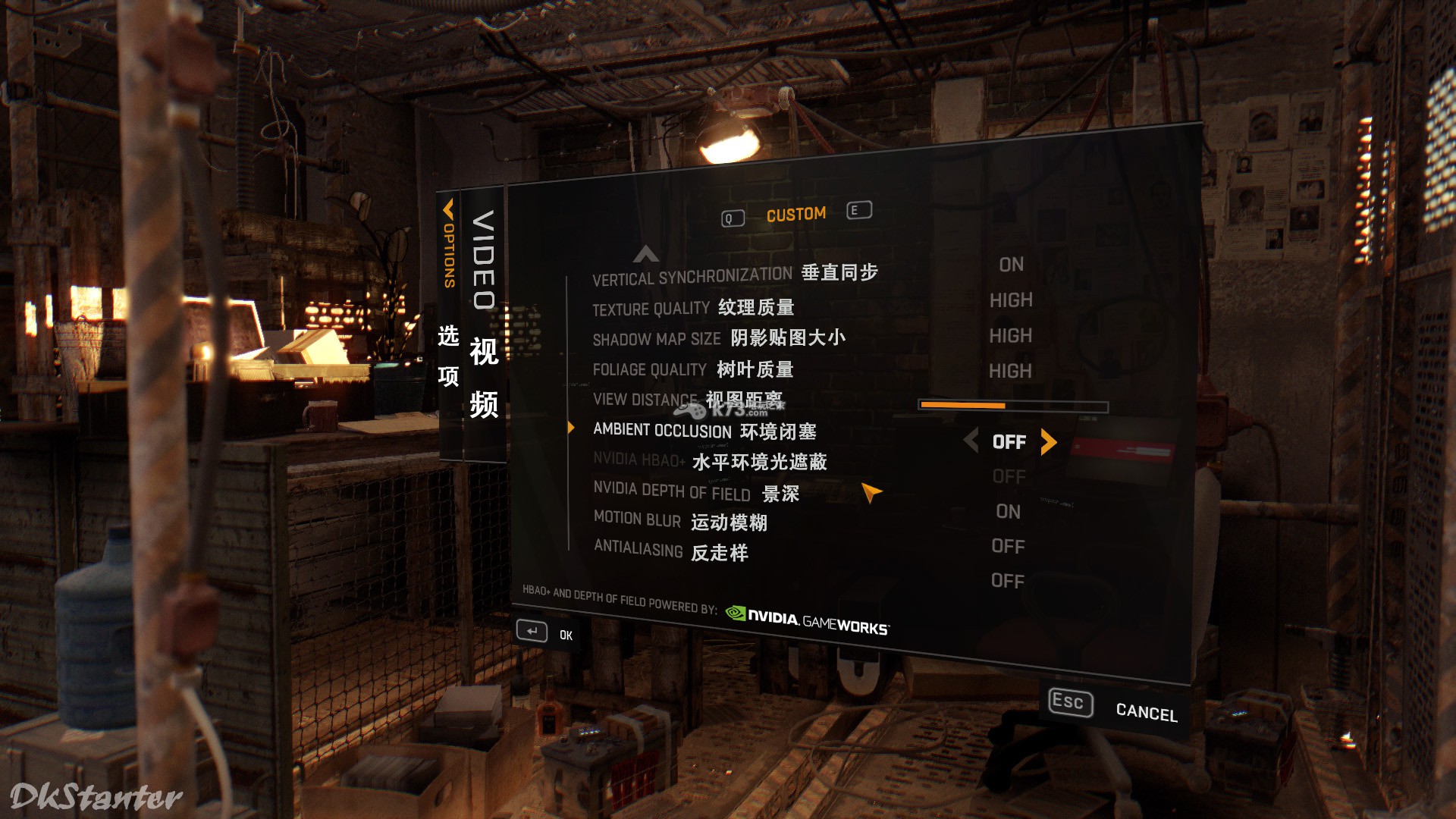Click the right arrow next to Ambient Occlusion
This screenshot has height=819, width=1456.
click(1049, 441)
